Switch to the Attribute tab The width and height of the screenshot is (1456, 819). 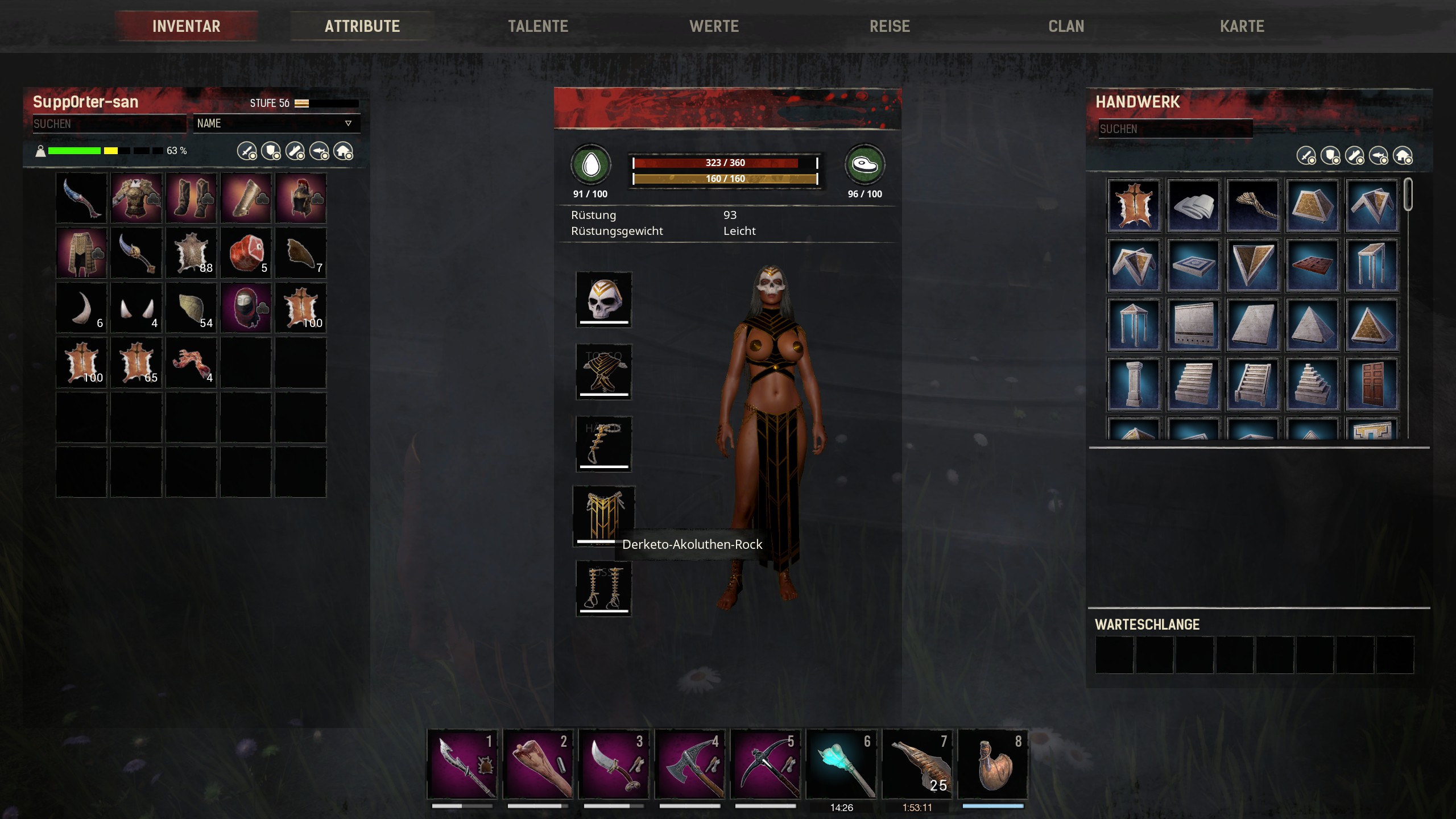362,26
